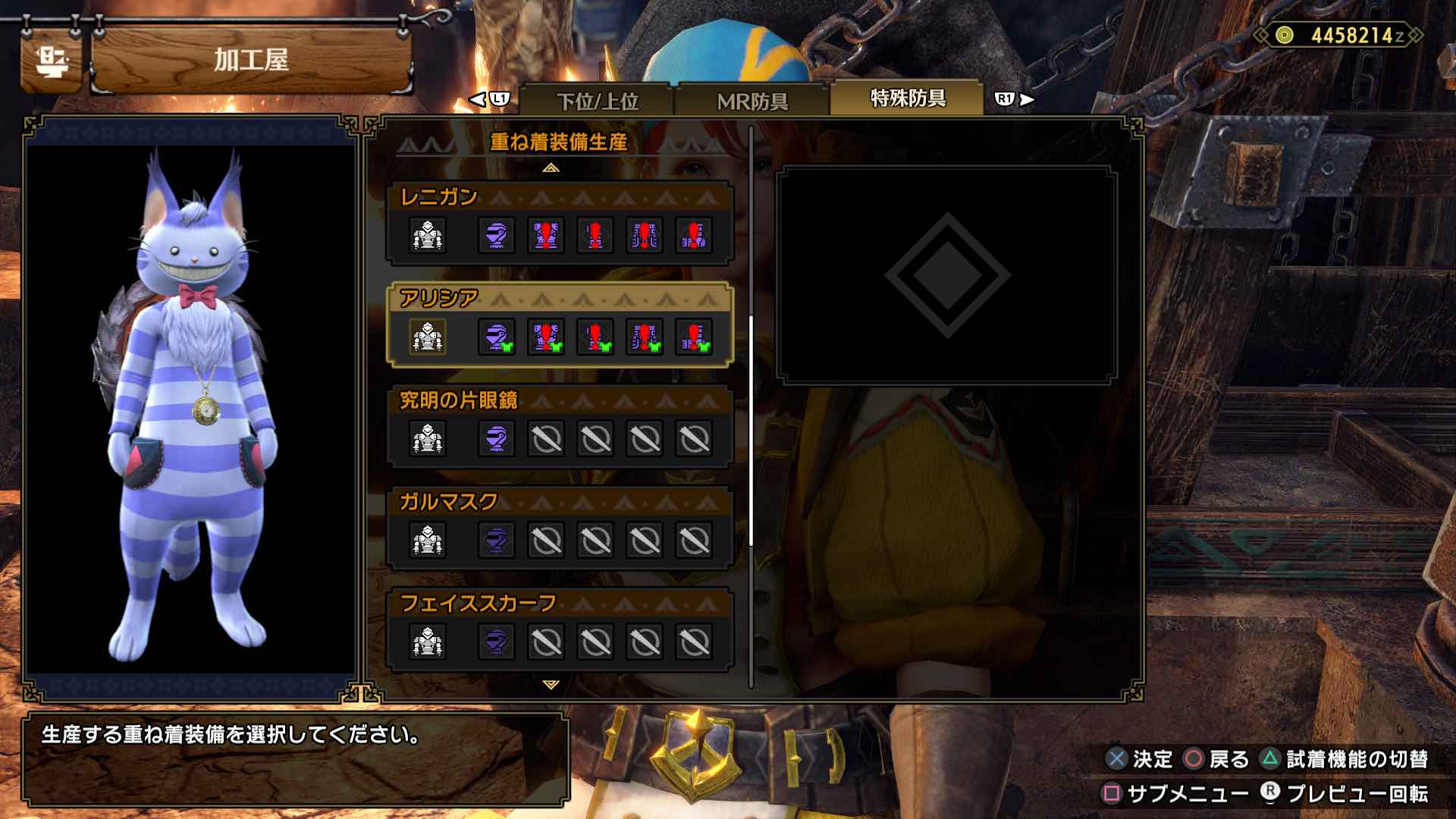Select the レニガン armor set icon
This screenshot has height=819, width=1456.
(428, 236)
